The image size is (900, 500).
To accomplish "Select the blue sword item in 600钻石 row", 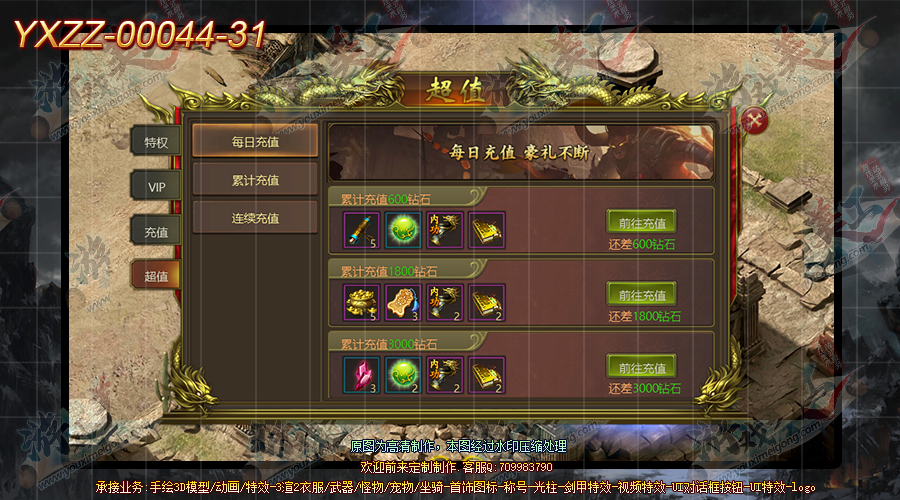I will 359,230.
